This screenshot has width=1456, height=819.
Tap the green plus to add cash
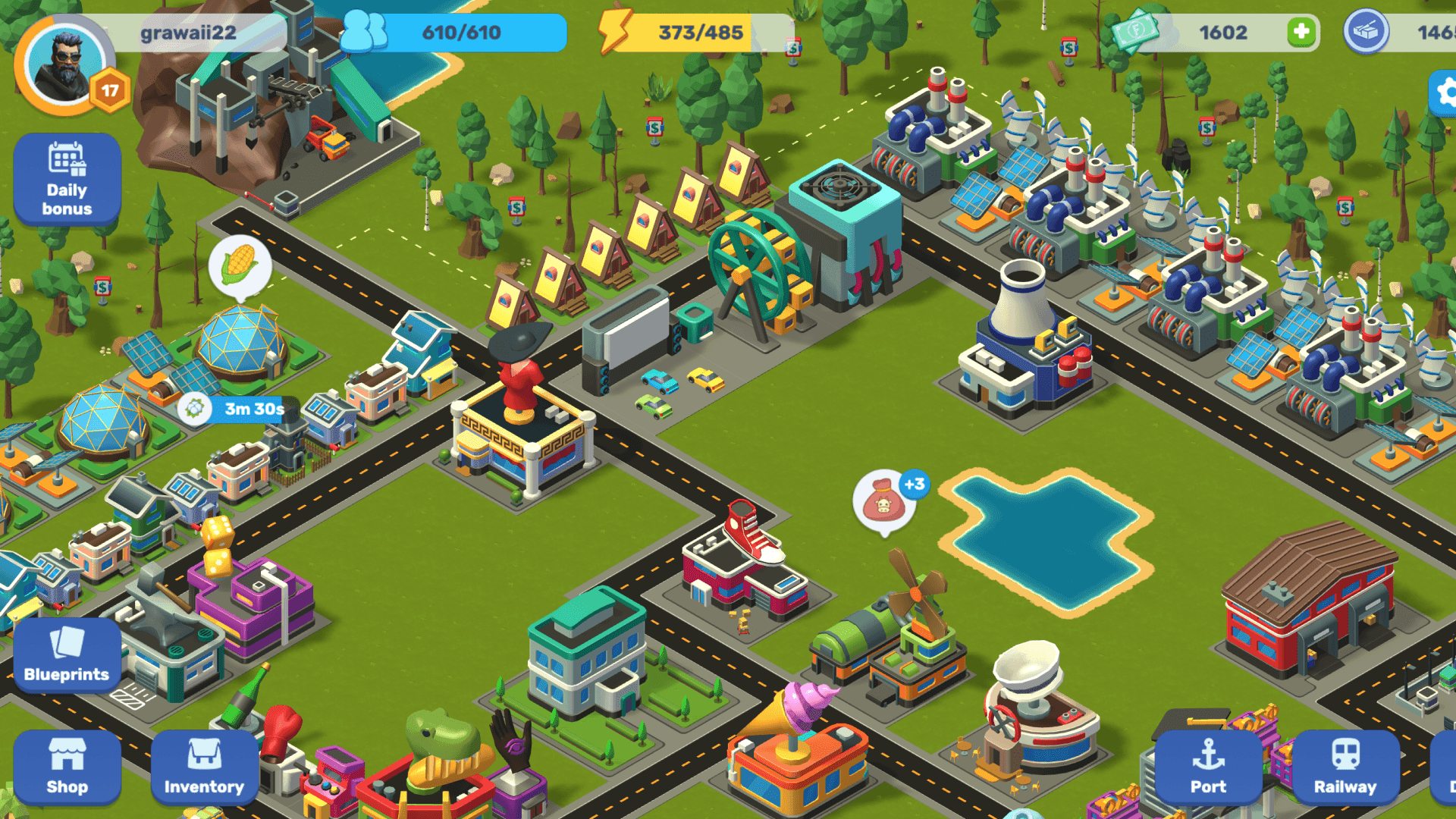point(1301,32)
